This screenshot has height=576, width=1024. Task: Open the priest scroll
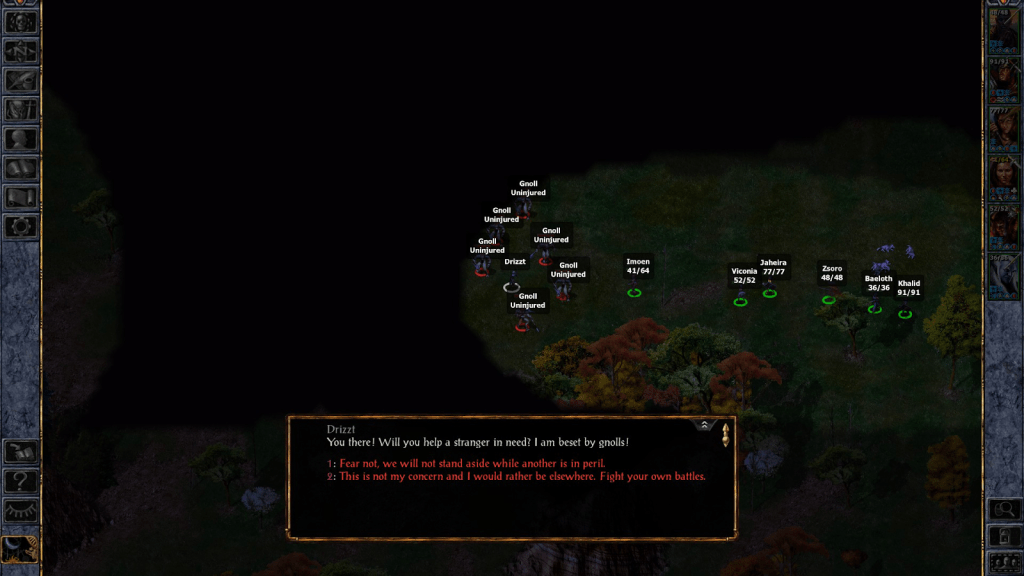click(21, 197)
